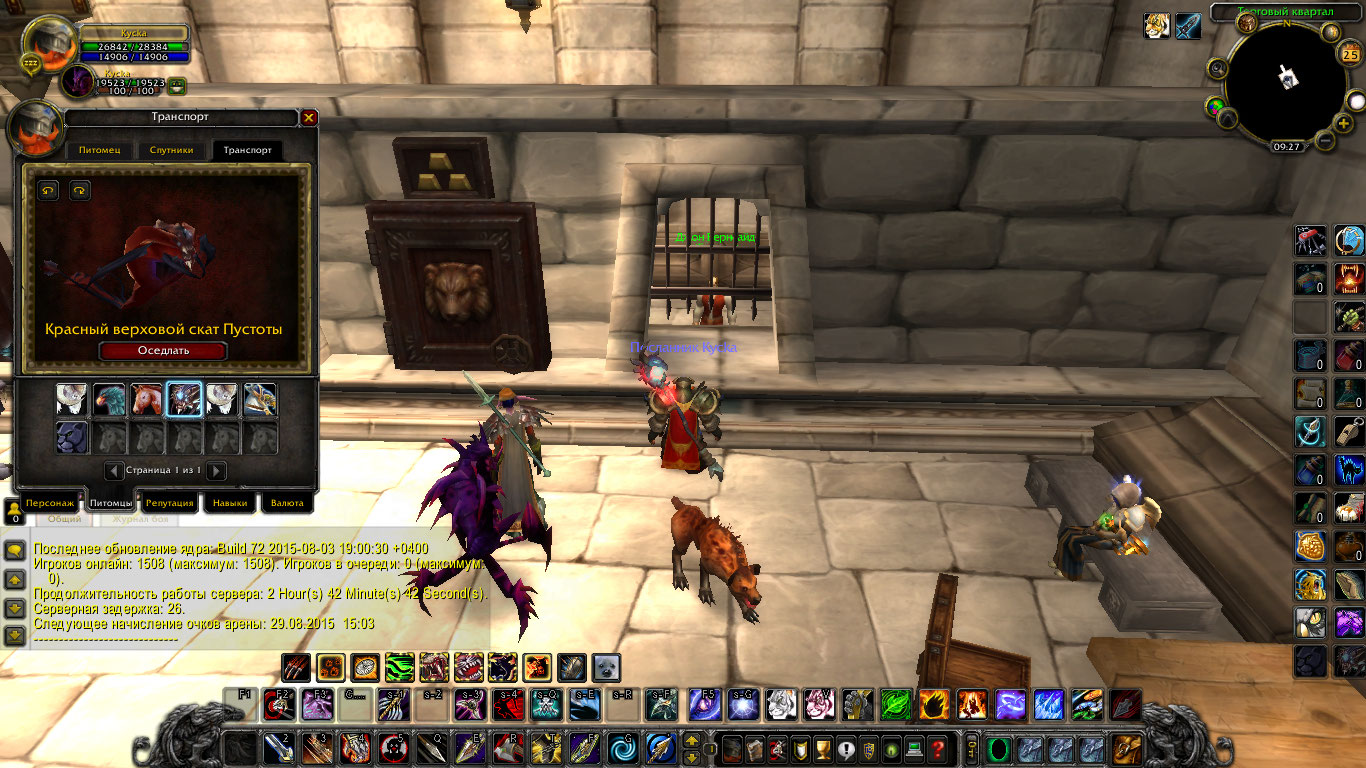
Task: Select the black panther mount icon
Action: pos(71,437)
